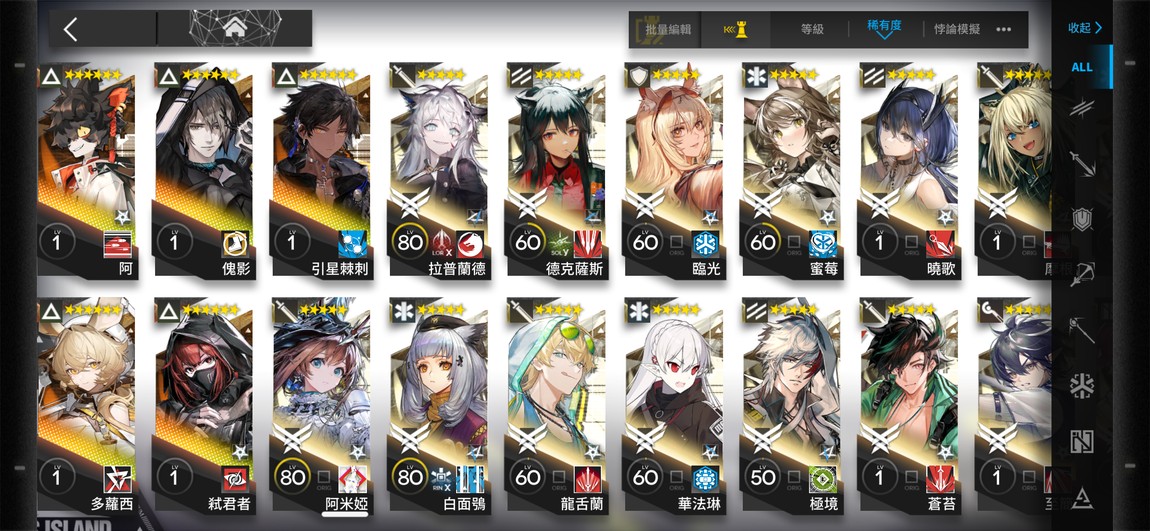Go back using the top-left arrow
The width and height of the screenshot is (1150, 531).
[x=70, y=29]
